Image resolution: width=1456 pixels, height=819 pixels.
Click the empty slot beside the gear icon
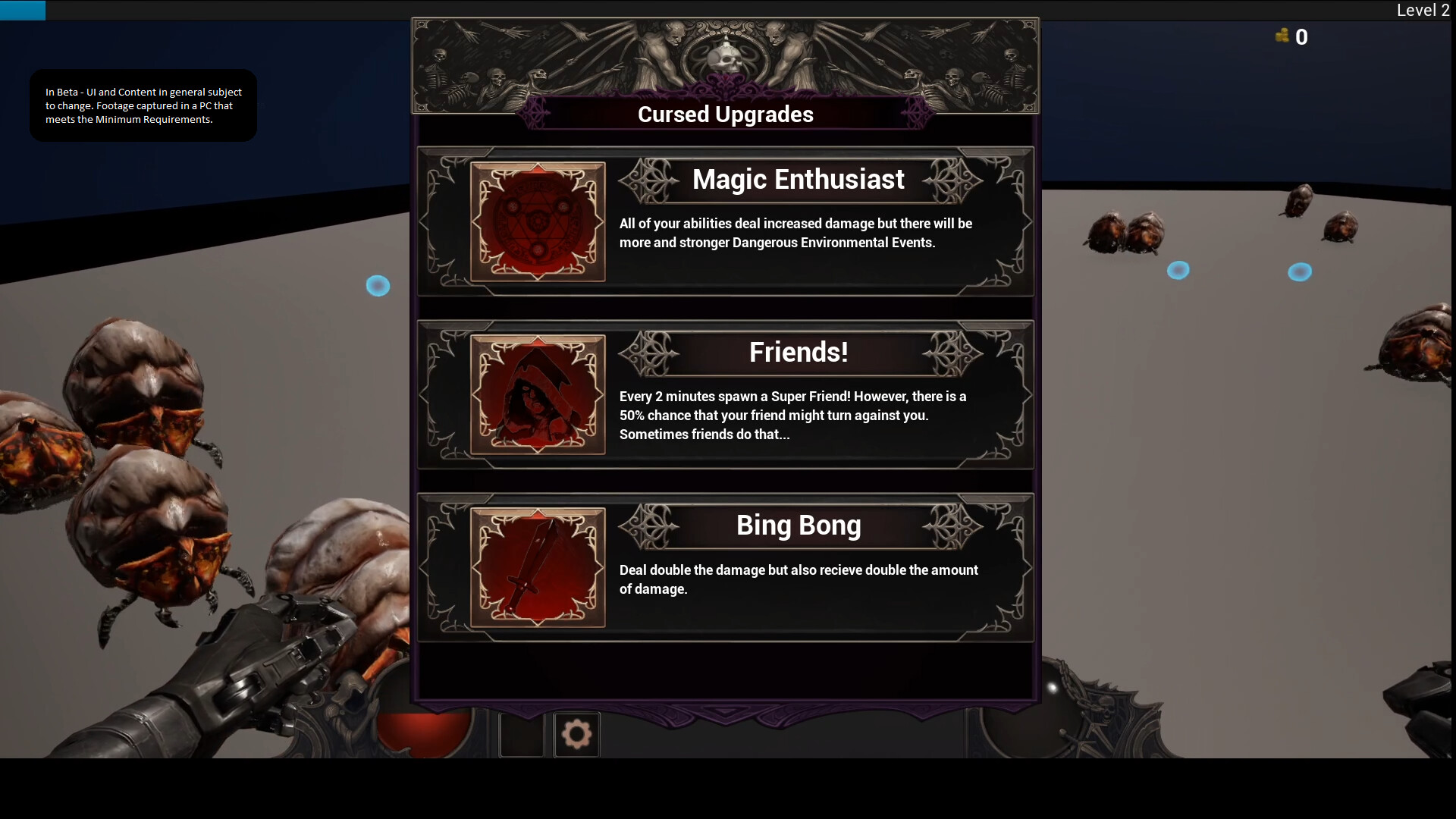[x=521, y=733]
